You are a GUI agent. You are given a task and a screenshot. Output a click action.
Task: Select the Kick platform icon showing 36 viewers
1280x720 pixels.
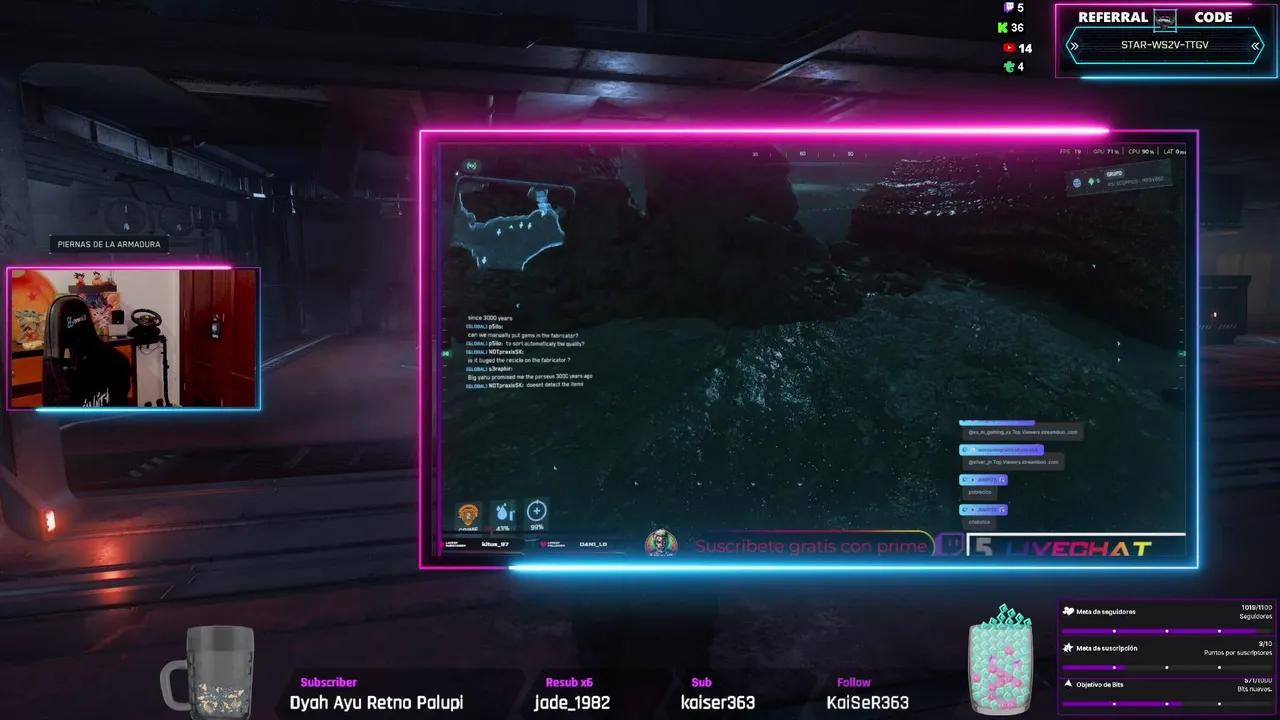[x=1003, y=27]
